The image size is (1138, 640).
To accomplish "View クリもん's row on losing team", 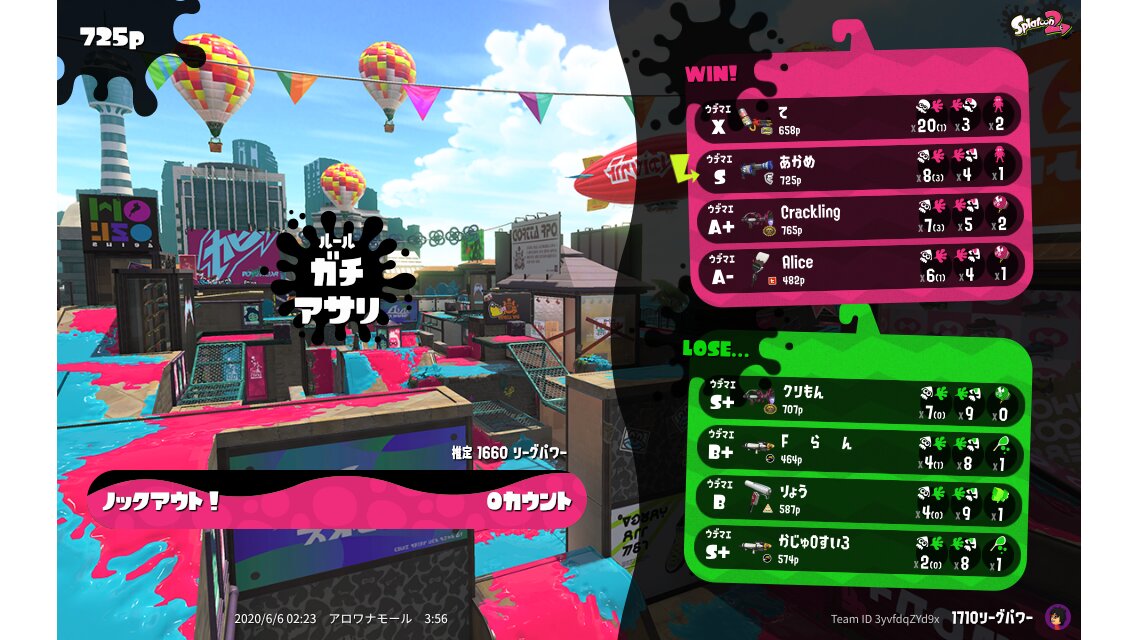I will [858, 399].
